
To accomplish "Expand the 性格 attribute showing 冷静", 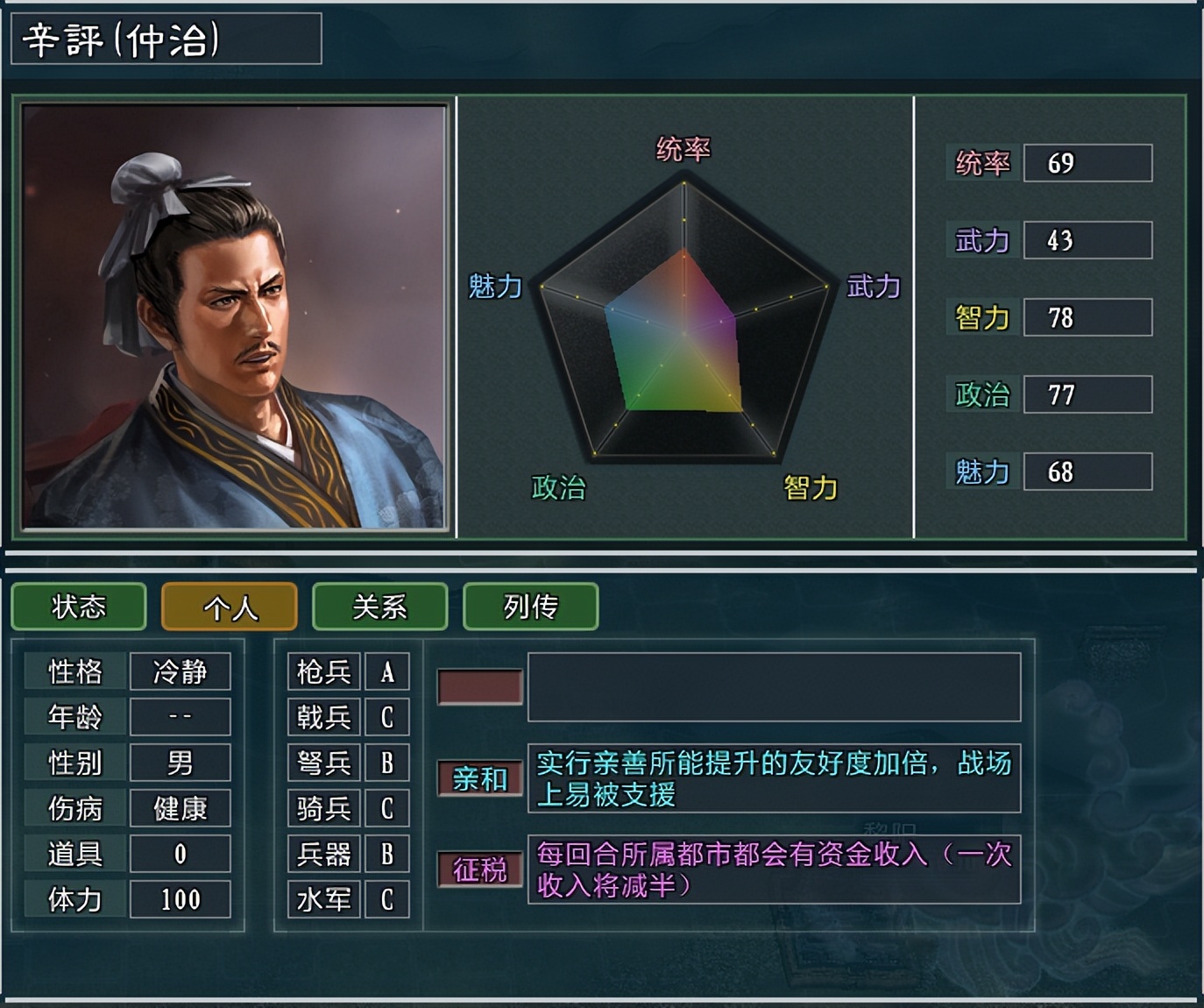I will (181, 671).
